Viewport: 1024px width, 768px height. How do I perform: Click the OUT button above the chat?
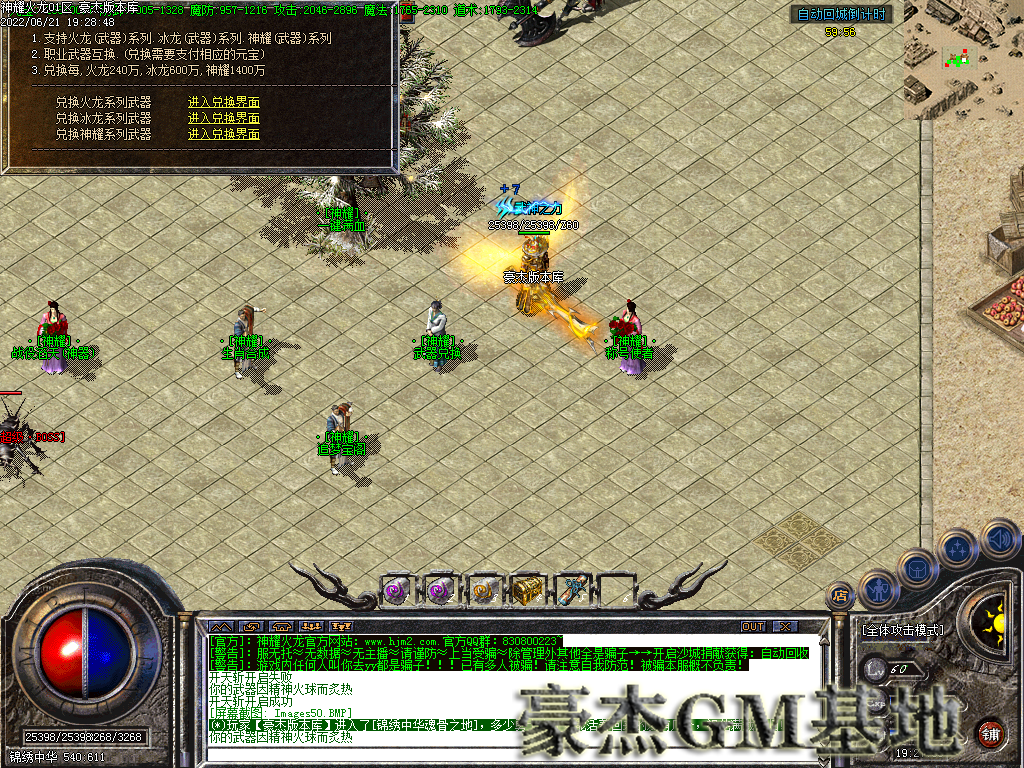click(x=753, y=627)
